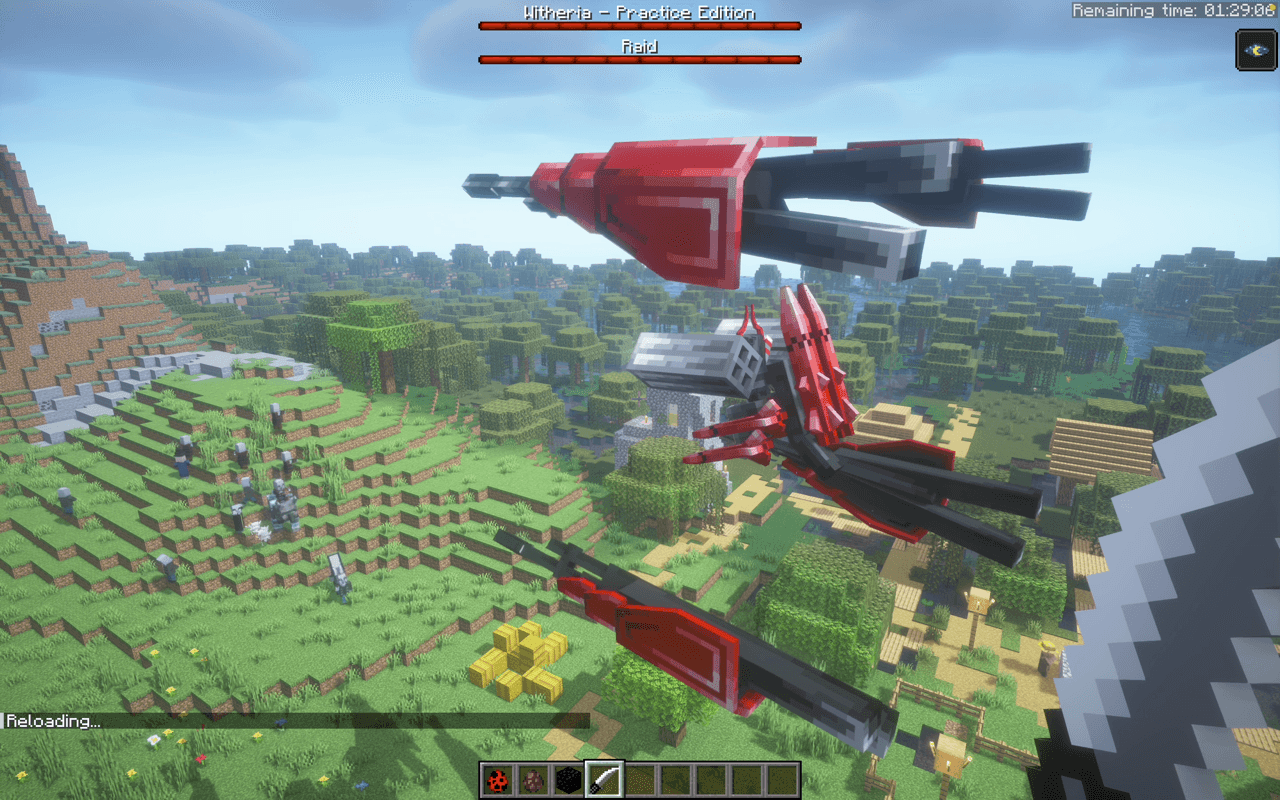Image resolution: width=1280 pixels, height=800 pixels.
Task: Select the brown spawn egg hotbar slot
Action: coord(533,780)
